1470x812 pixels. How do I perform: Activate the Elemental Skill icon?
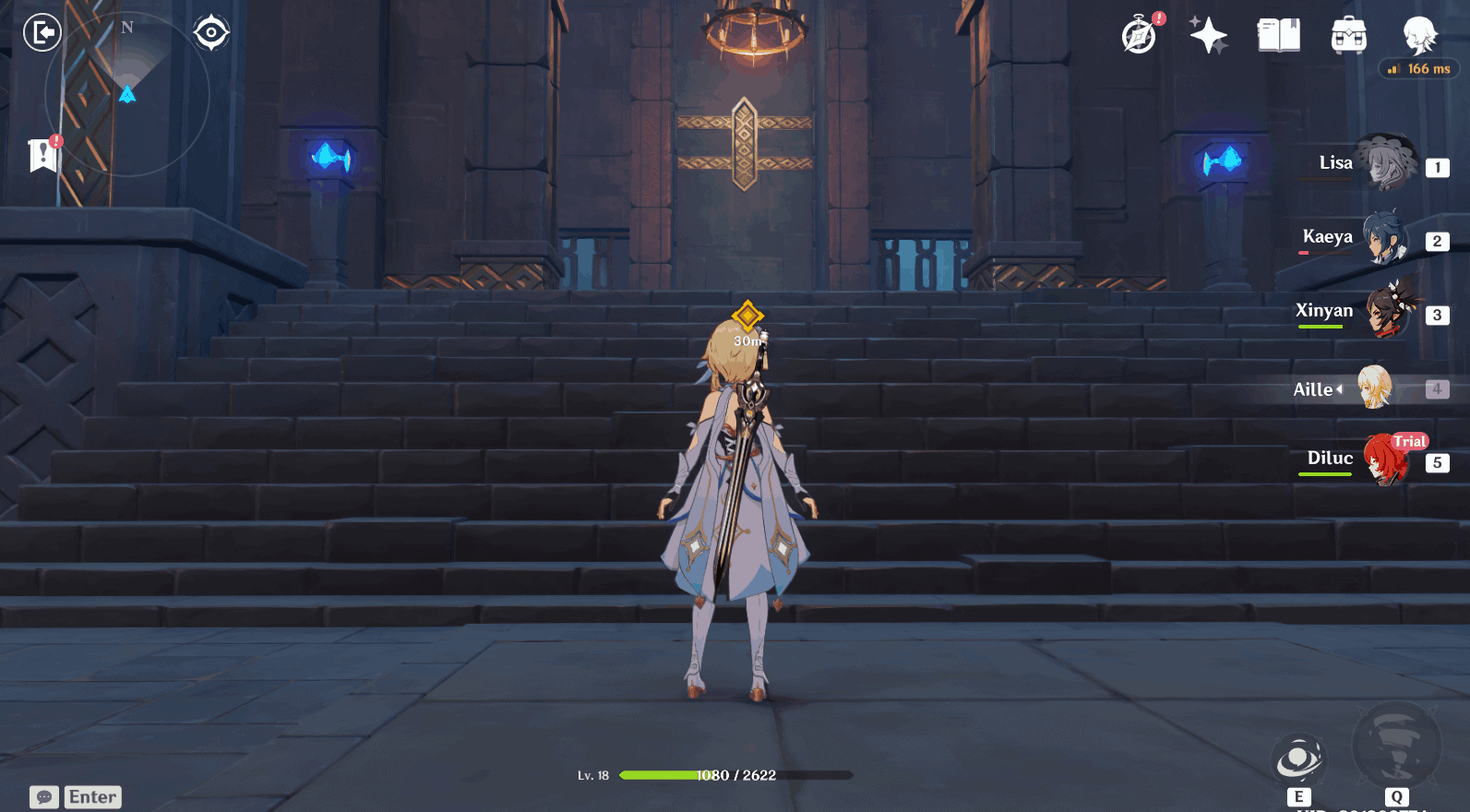tap(1298, 761)
